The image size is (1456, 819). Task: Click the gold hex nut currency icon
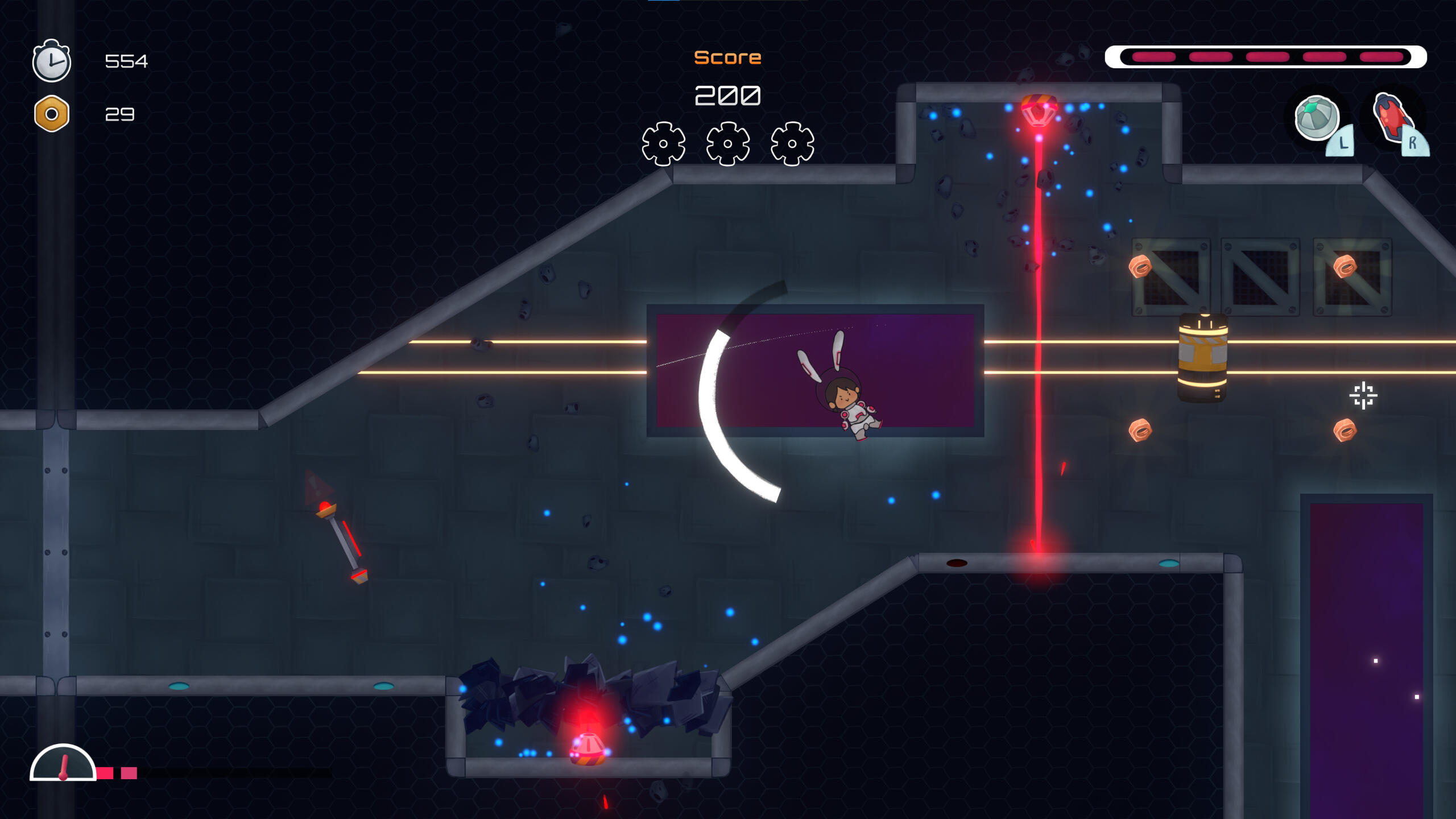tap(52, 114)
